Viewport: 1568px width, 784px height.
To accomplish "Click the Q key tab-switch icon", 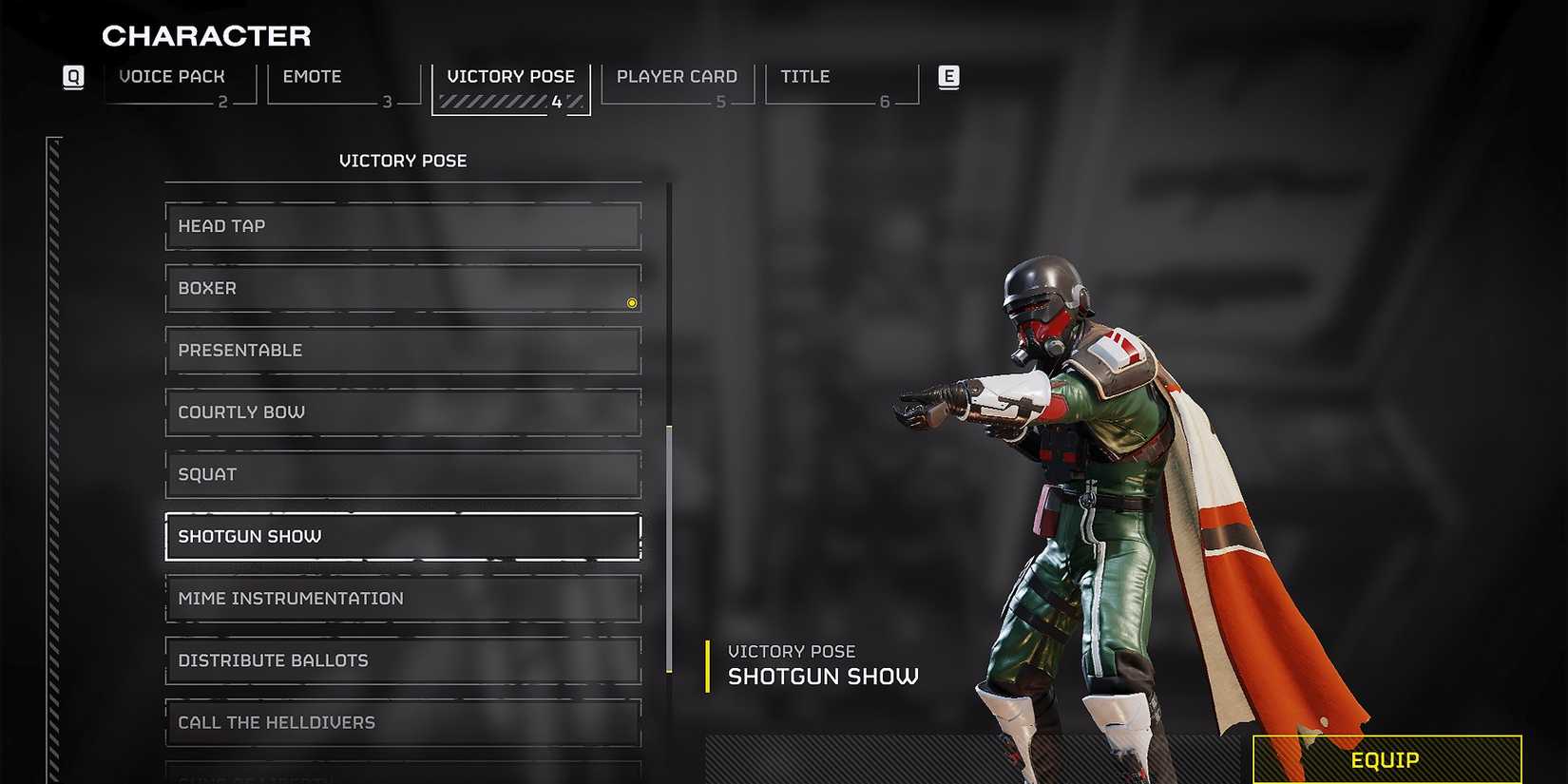I will click(73, 77).
